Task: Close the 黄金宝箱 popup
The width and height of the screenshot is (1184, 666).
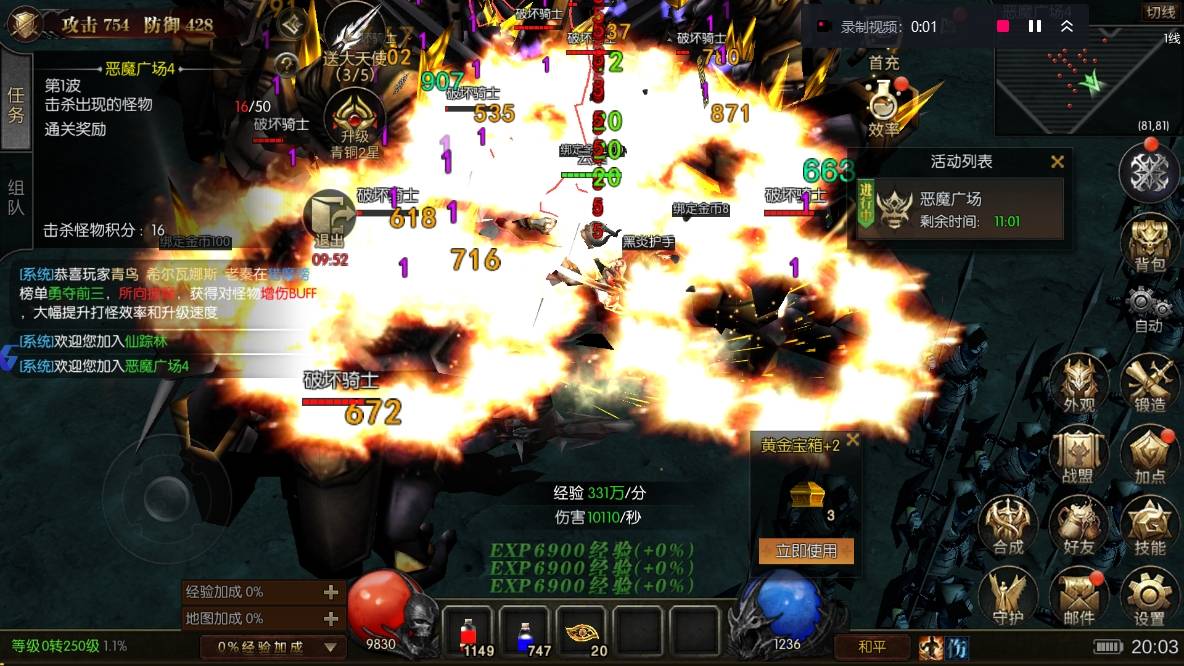Action: pos(852,440)
